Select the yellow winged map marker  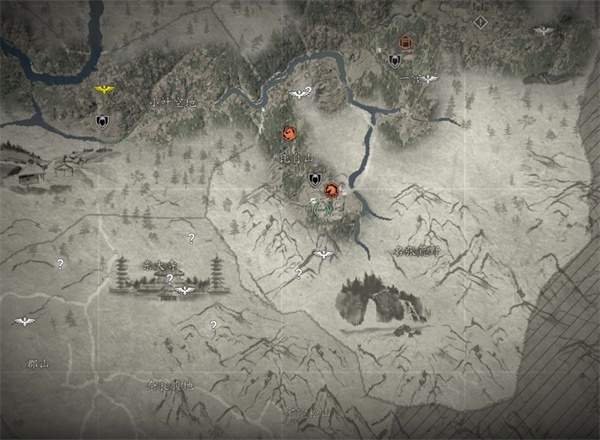click(x=103, y=91)
